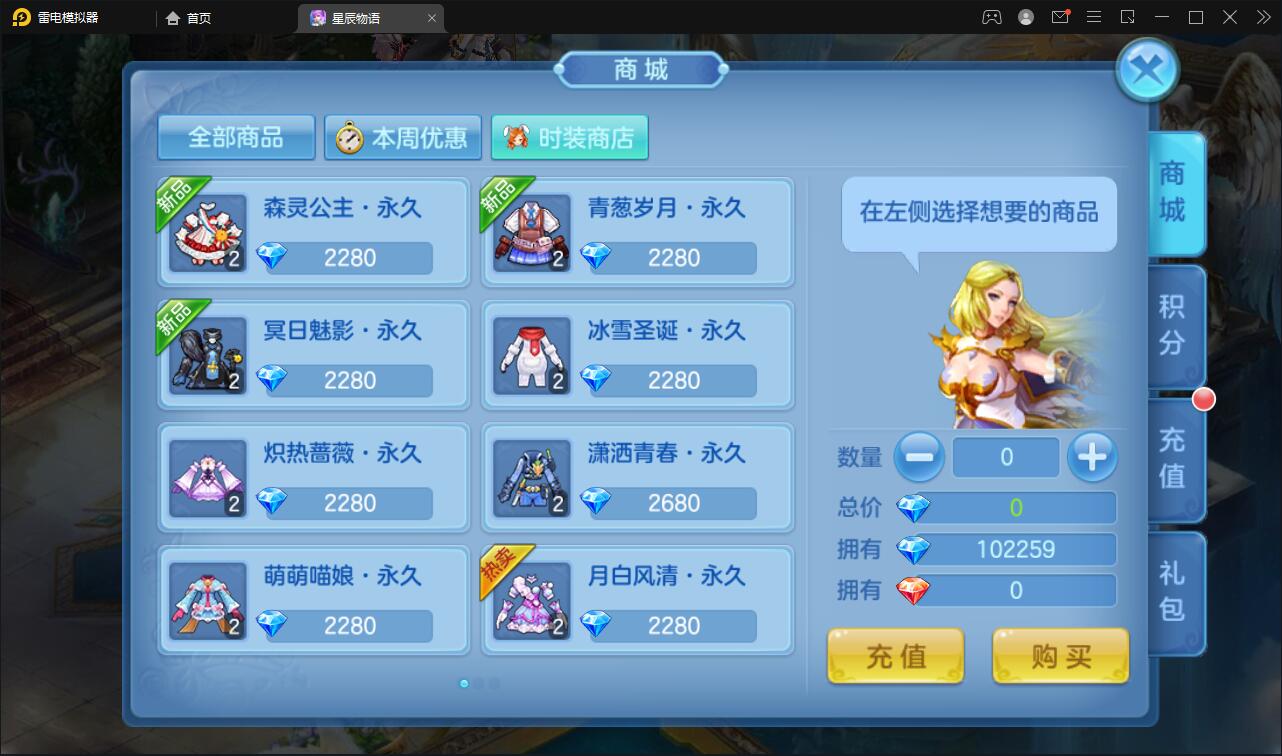Select the 冰雪圣诞·永久 outfit icon

pyautogui.click(x=531, y=355)
